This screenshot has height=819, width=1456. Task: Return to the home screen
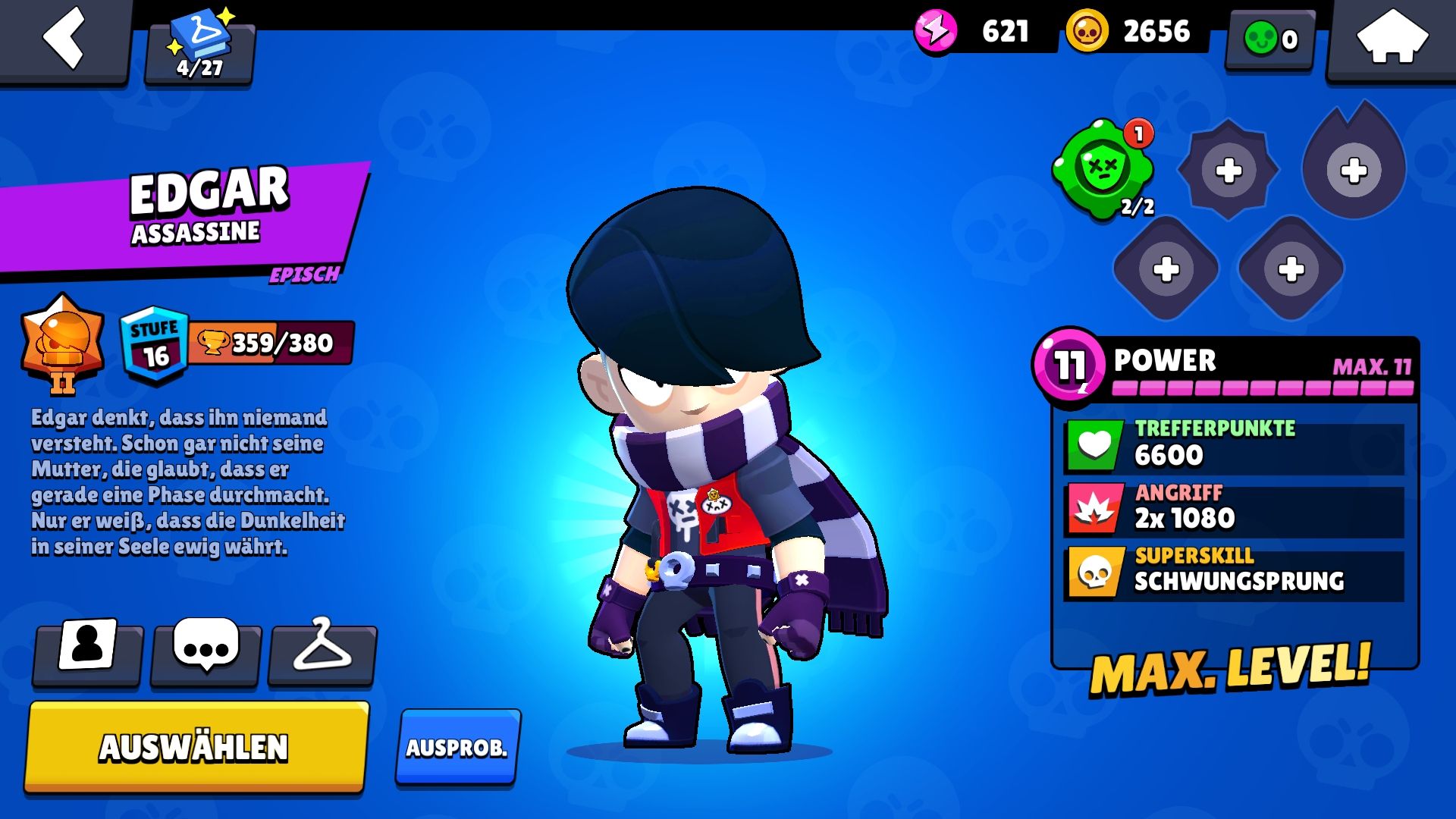[x=1391, y=38]
